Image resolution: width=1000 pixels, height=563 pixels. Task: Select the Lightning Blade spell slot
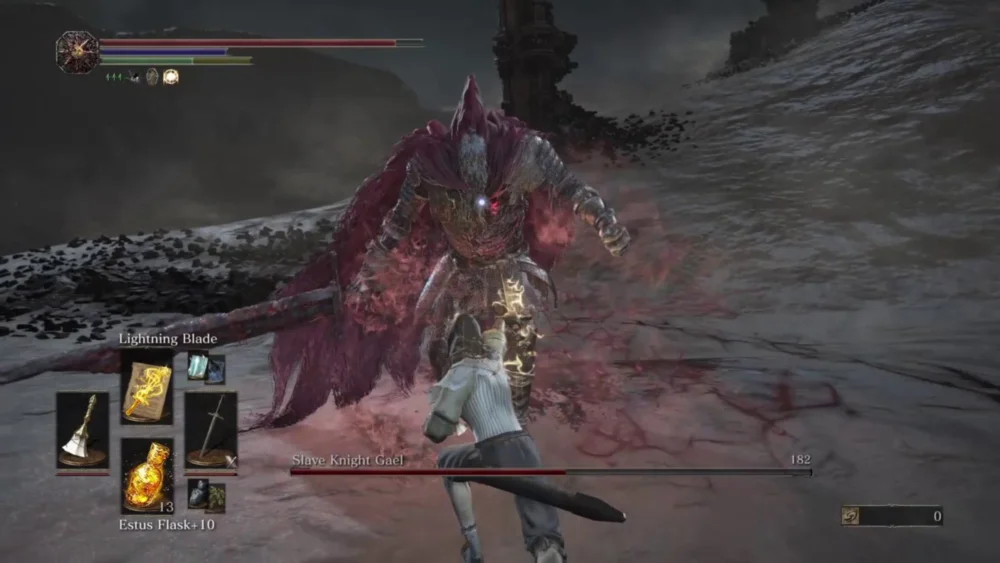tap(146, 386)
